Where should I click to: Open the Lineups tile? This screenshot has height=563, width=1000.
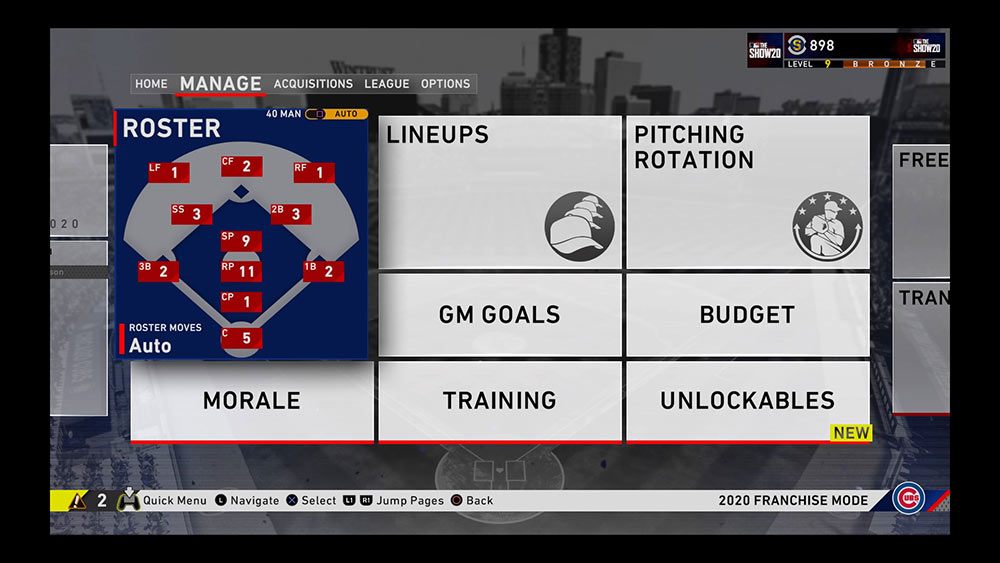tap(500, 192)
